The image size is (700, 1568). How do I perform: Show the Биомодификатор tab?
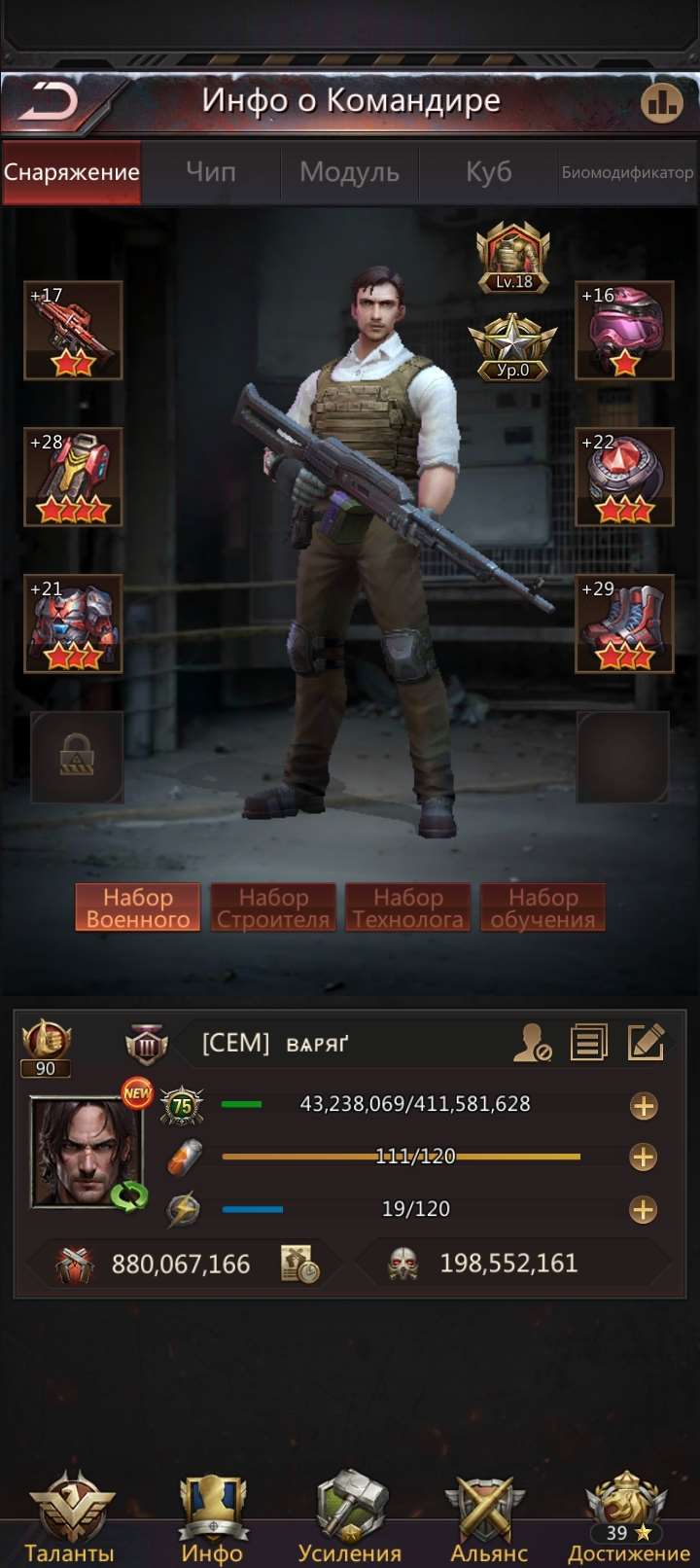[x=627, y=172]
